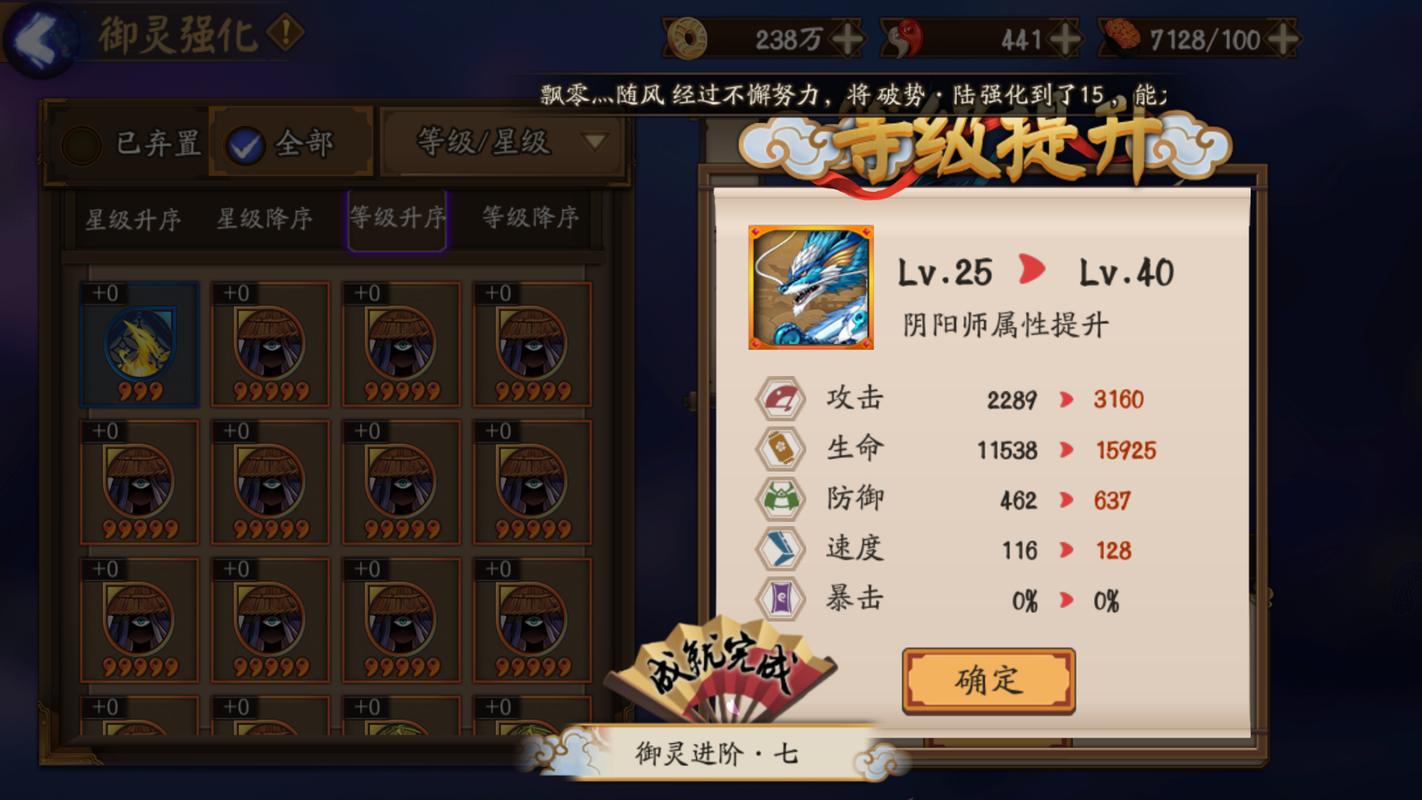
Task: Select the highlighted spirit with 999 count
Action: (139, 345)
